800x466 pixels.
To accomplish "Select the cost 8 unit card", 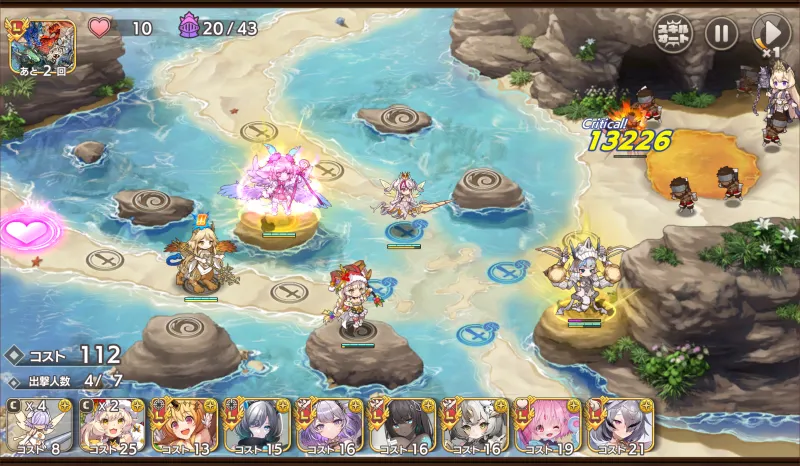I will click(x=34, y=425).
